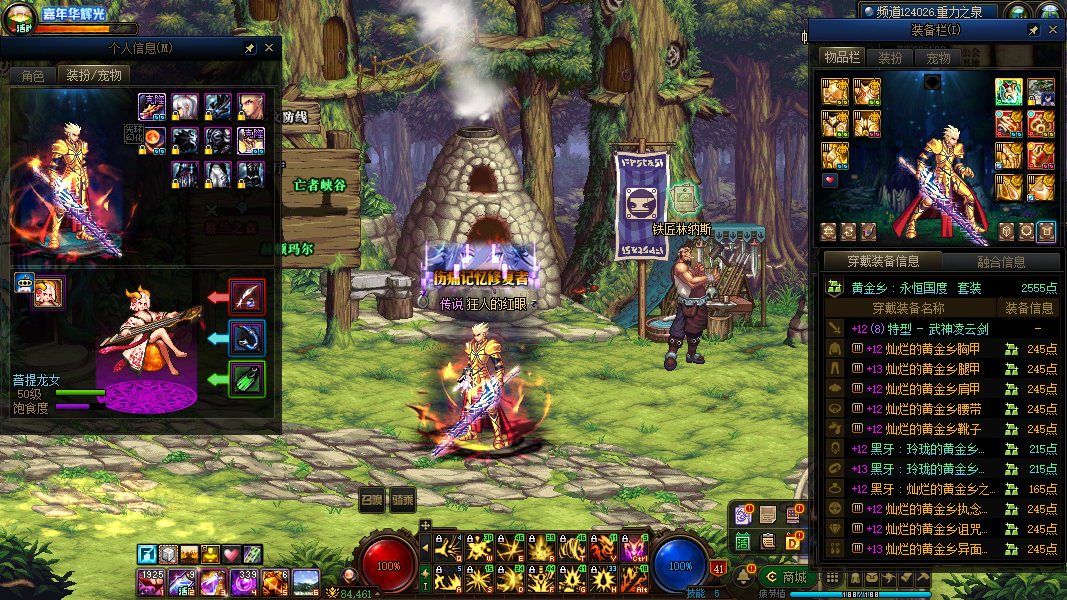The height and width of the screenshot is (600, 1067).
Task: Switch to the 装扮 tab in equipment window
Action: coord(889,58)
